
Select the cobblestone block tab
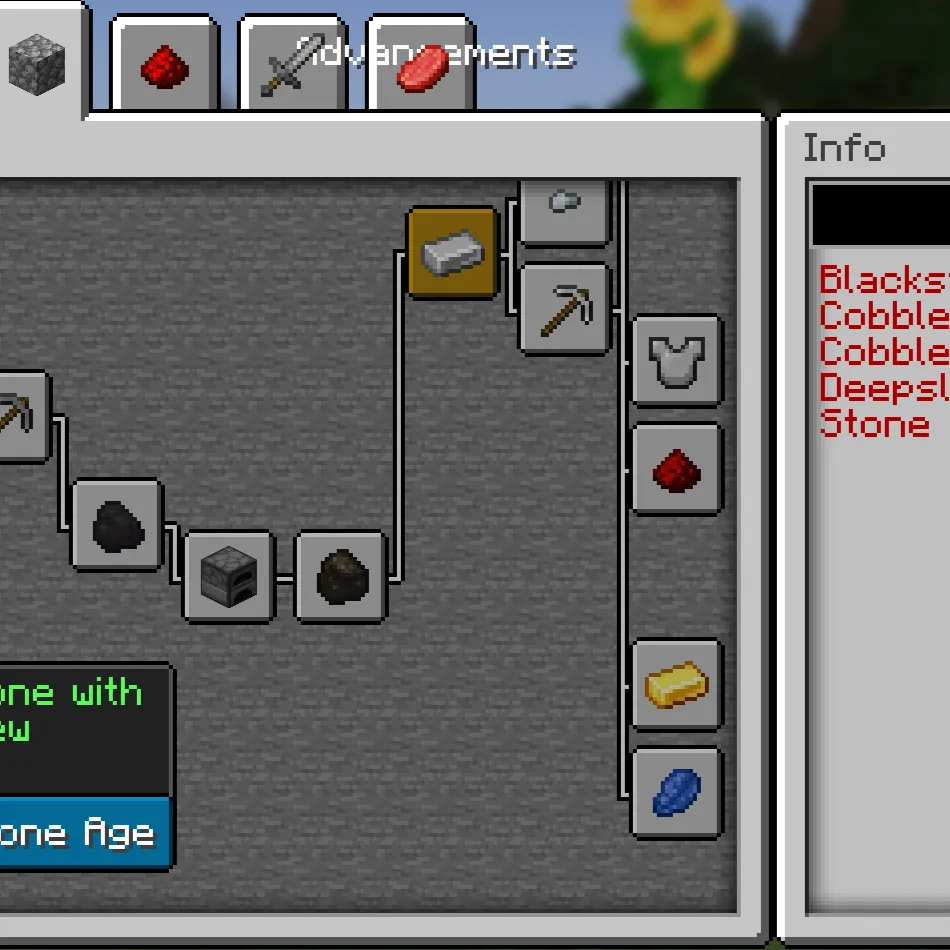click(37, 62)
